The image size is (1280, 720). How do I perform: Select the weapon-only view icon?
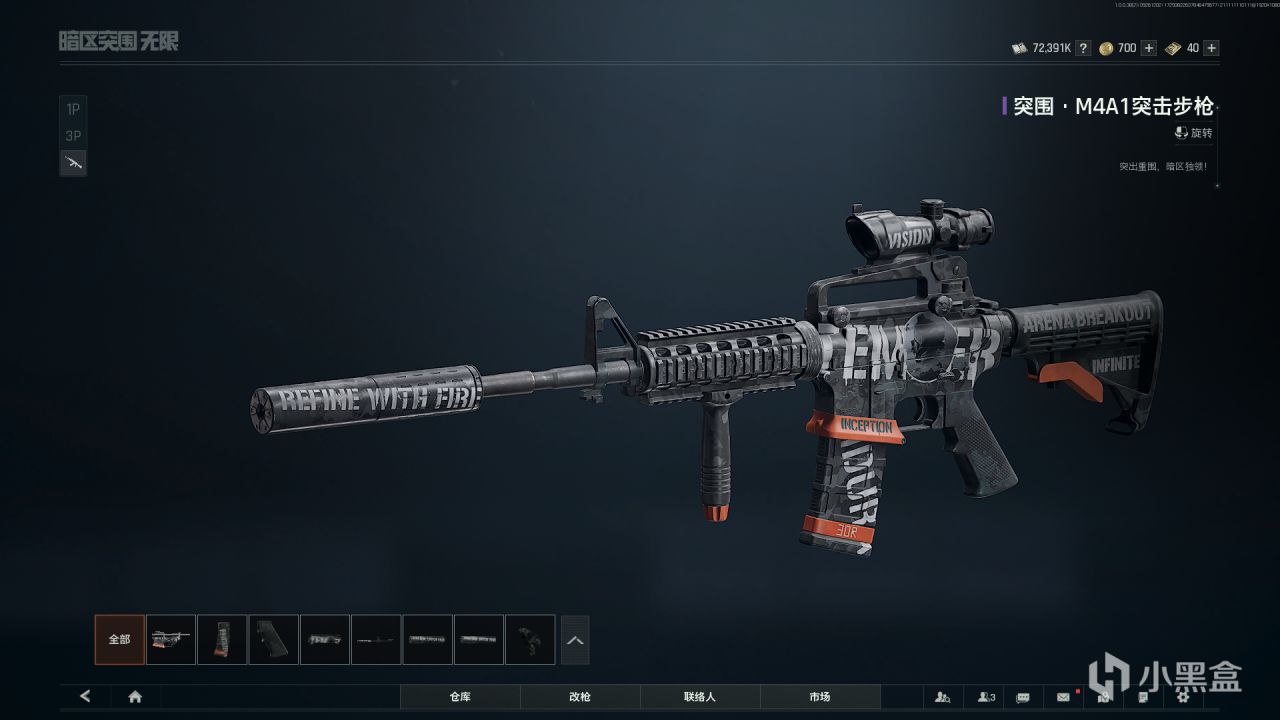(73, 163)
